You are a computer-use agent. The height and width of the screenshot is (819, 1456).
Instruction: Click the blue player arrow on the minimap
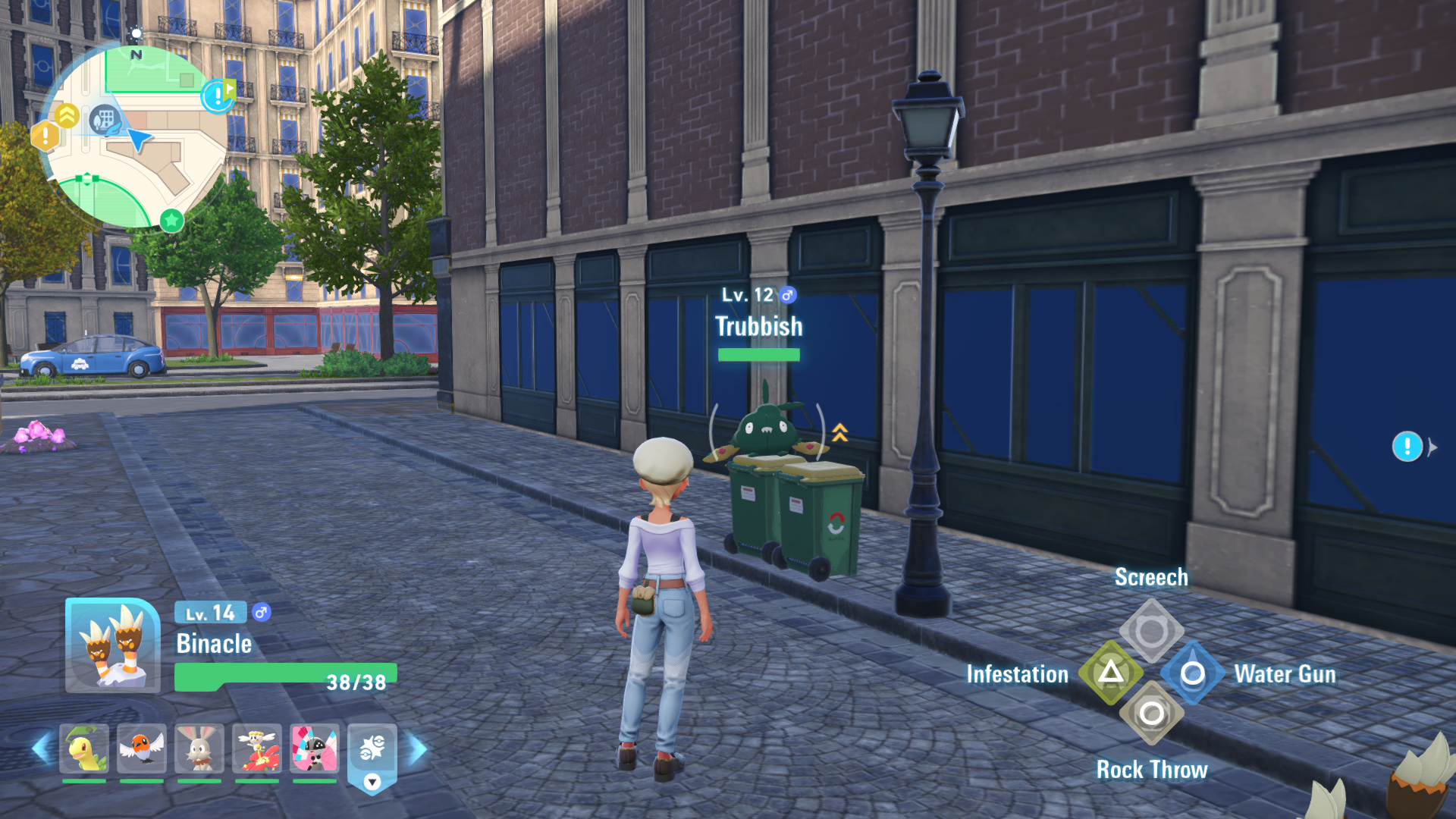point(139,140)
